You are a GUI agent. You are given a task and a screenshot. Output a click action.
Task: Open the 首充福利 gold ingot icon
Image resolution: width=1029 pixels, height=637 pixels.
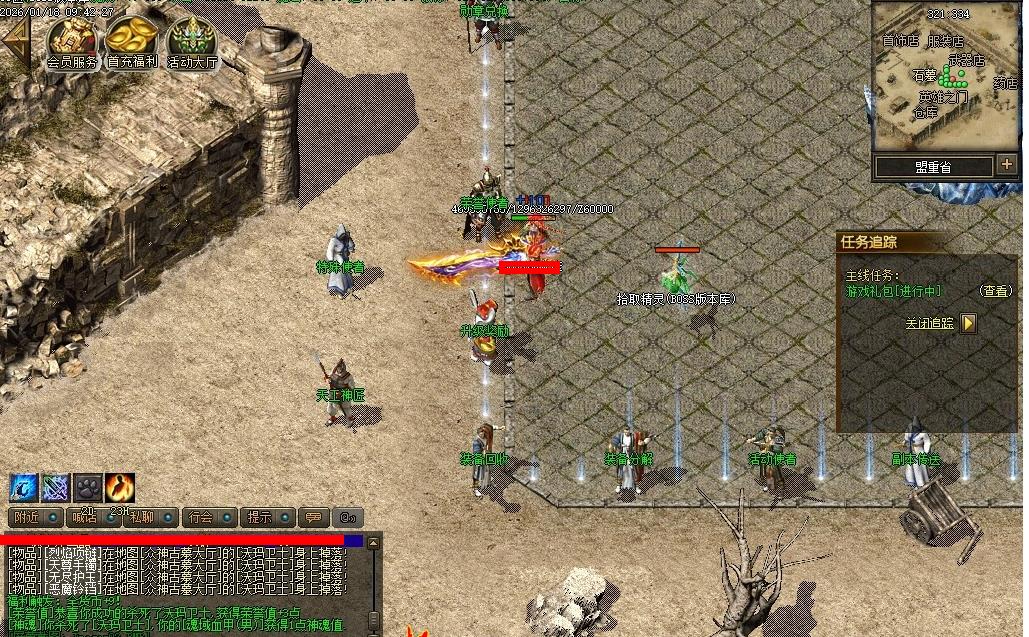pos(132,40)
